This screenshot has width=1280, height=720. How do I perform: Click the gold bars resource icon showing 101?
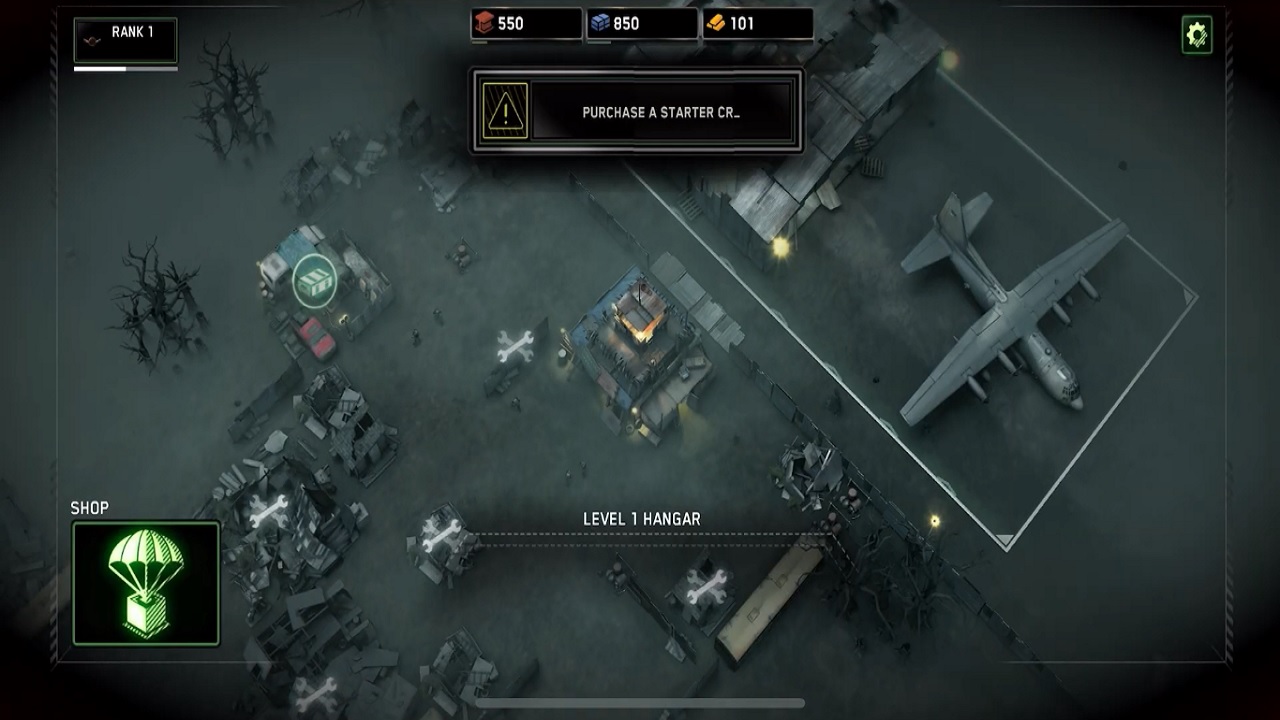pos(716,24)
